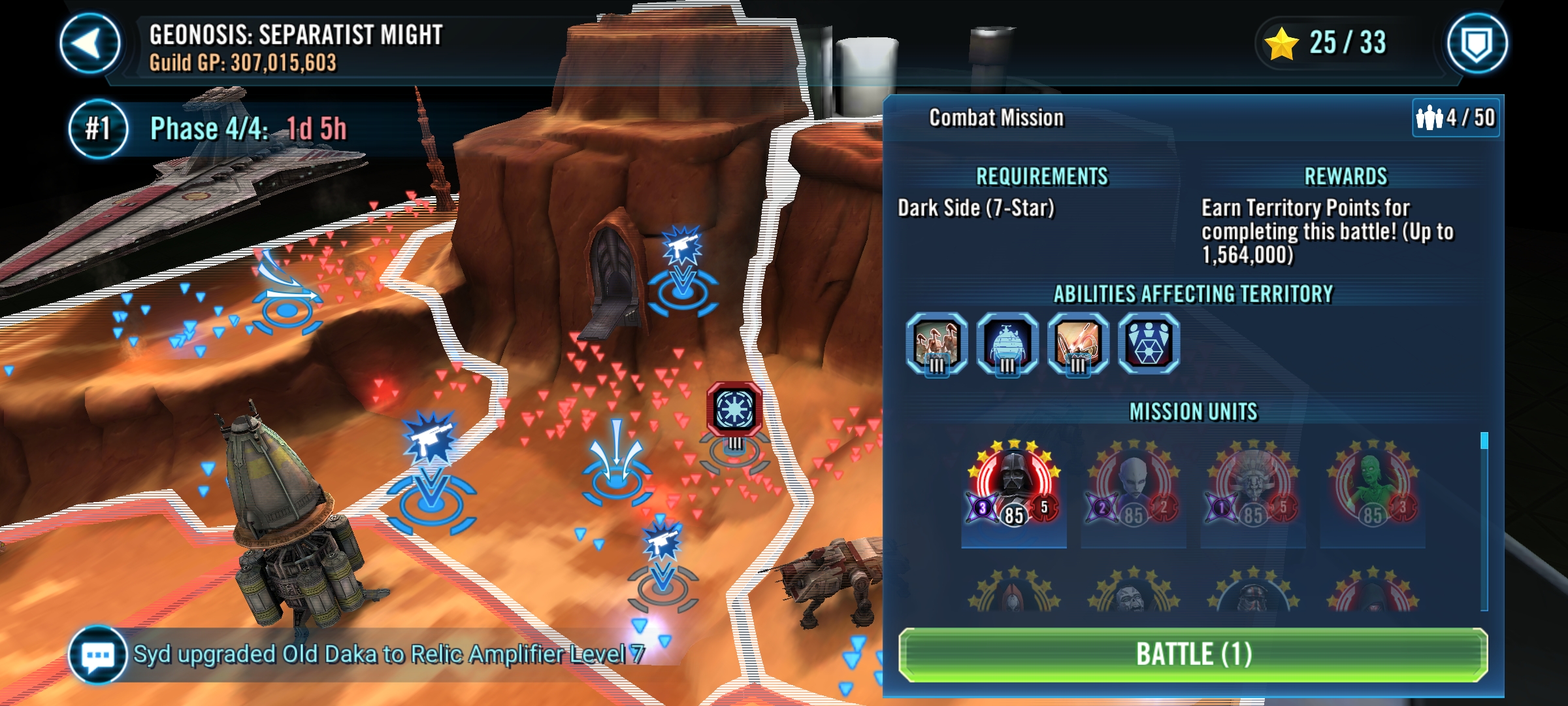Viewport: 1568px width, 706px height.
Task: Start the mission with the Battle button
Action: point(1193,654)
